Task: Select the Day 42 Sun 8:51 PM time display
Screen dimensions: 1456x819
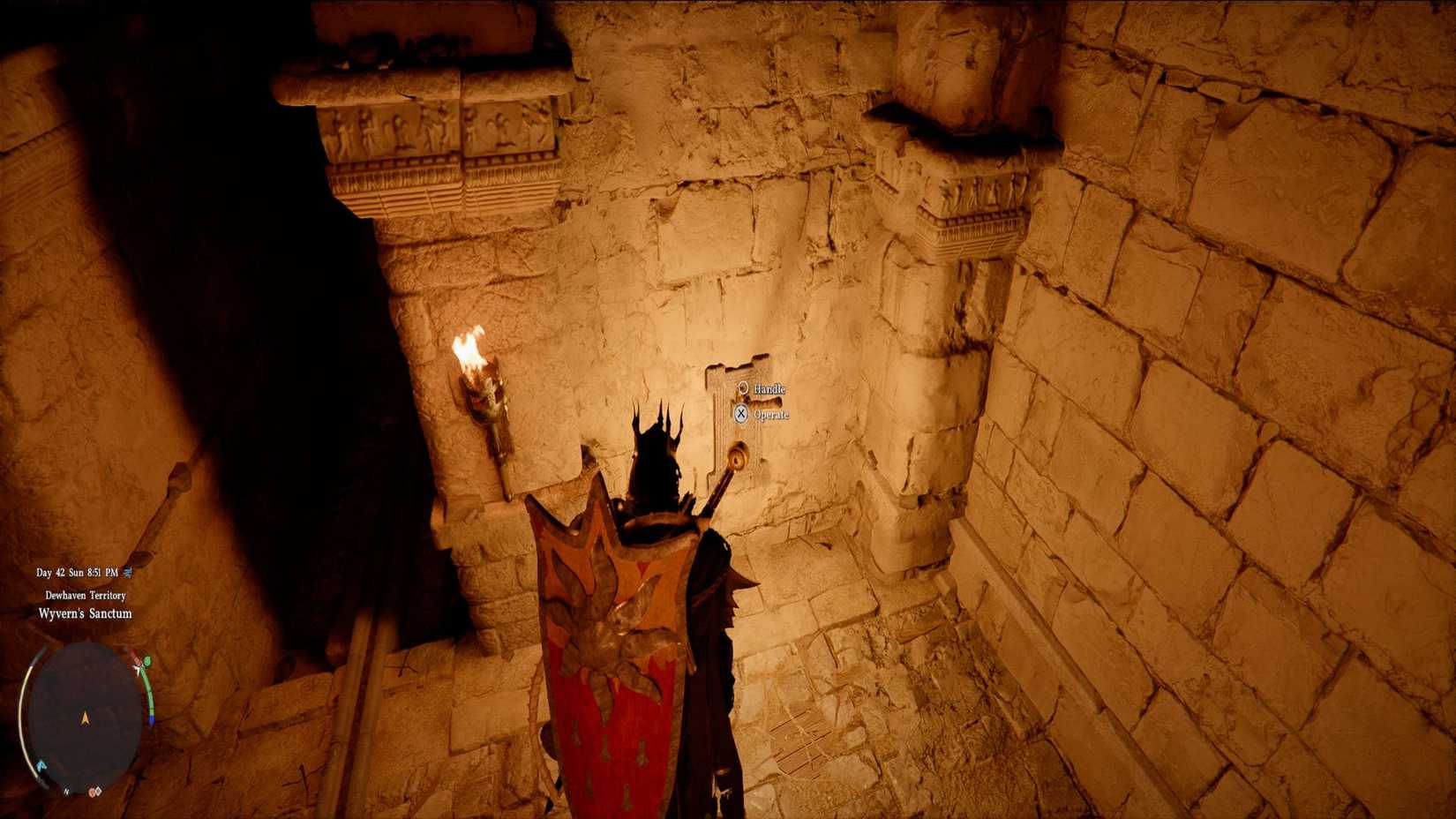Action: (78, 573)
